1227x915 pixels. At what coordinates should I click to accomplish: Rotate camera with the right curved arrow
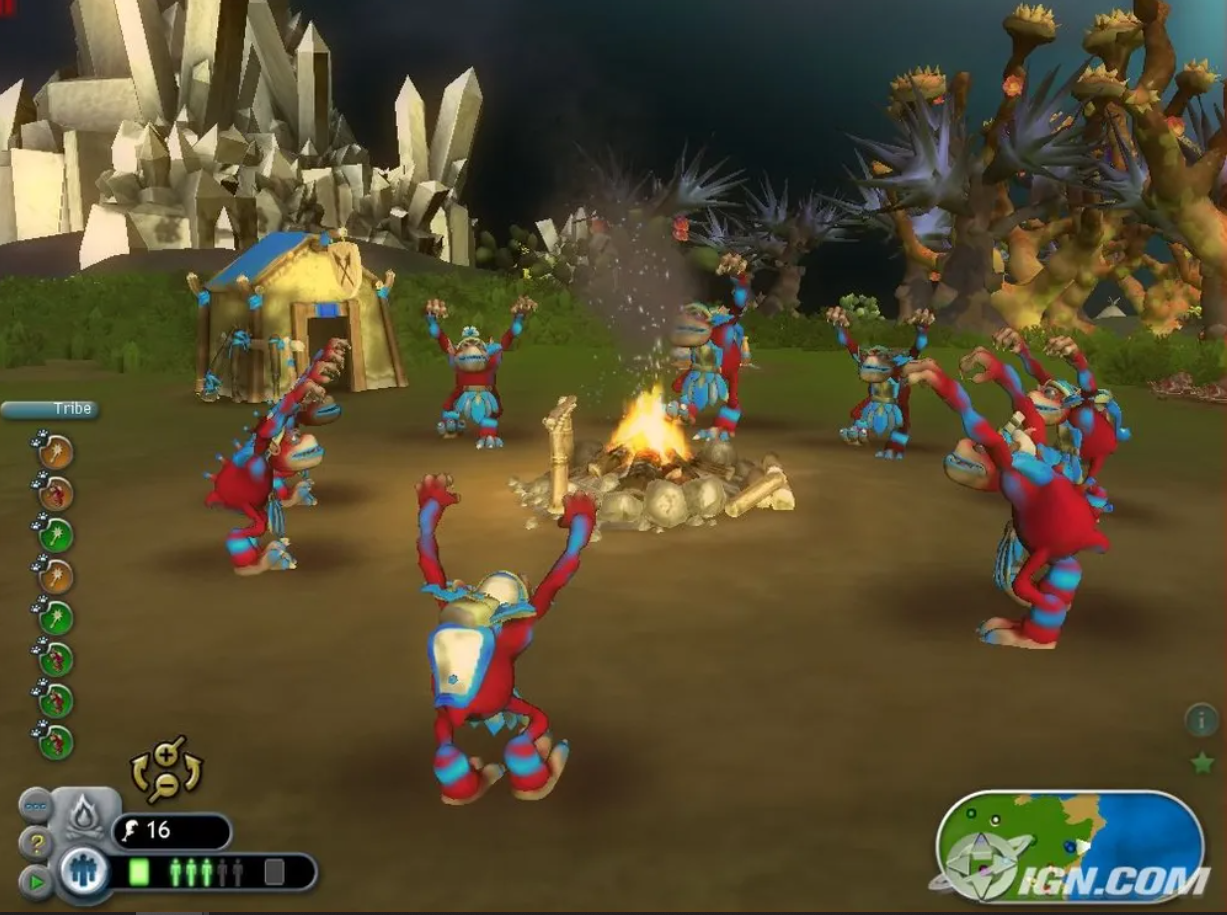(193, 771)
